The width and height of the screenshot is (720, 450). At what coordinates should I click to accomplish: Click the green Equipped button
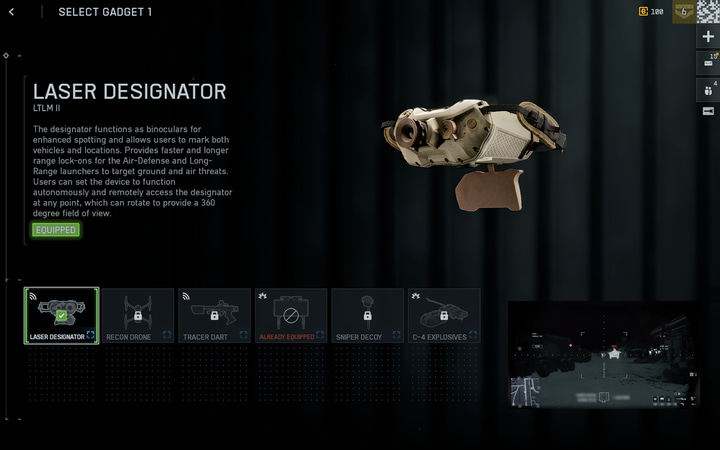pos(55,230)
